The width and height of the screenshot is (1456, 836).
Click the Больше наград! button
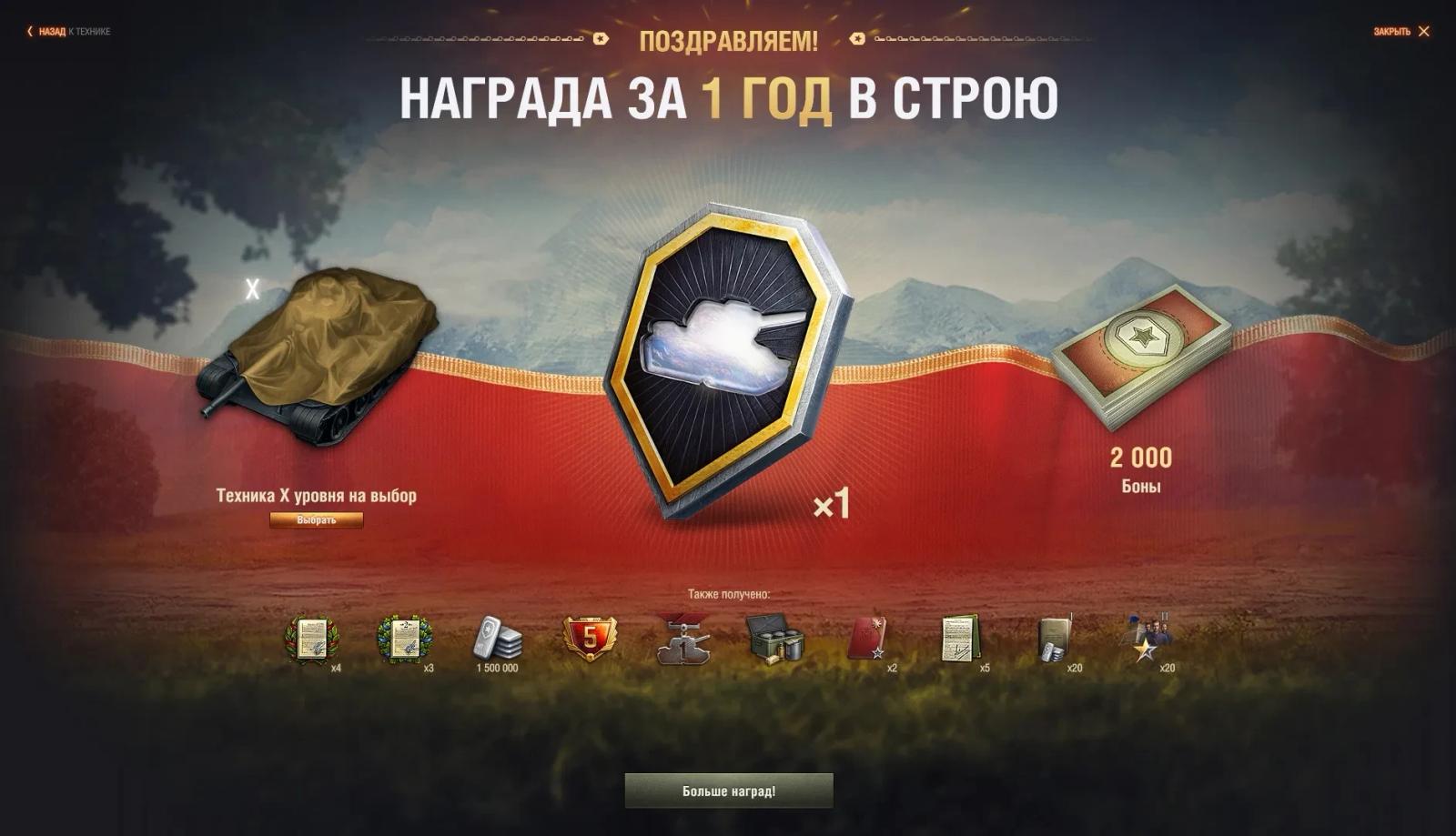tap(728, 791)
